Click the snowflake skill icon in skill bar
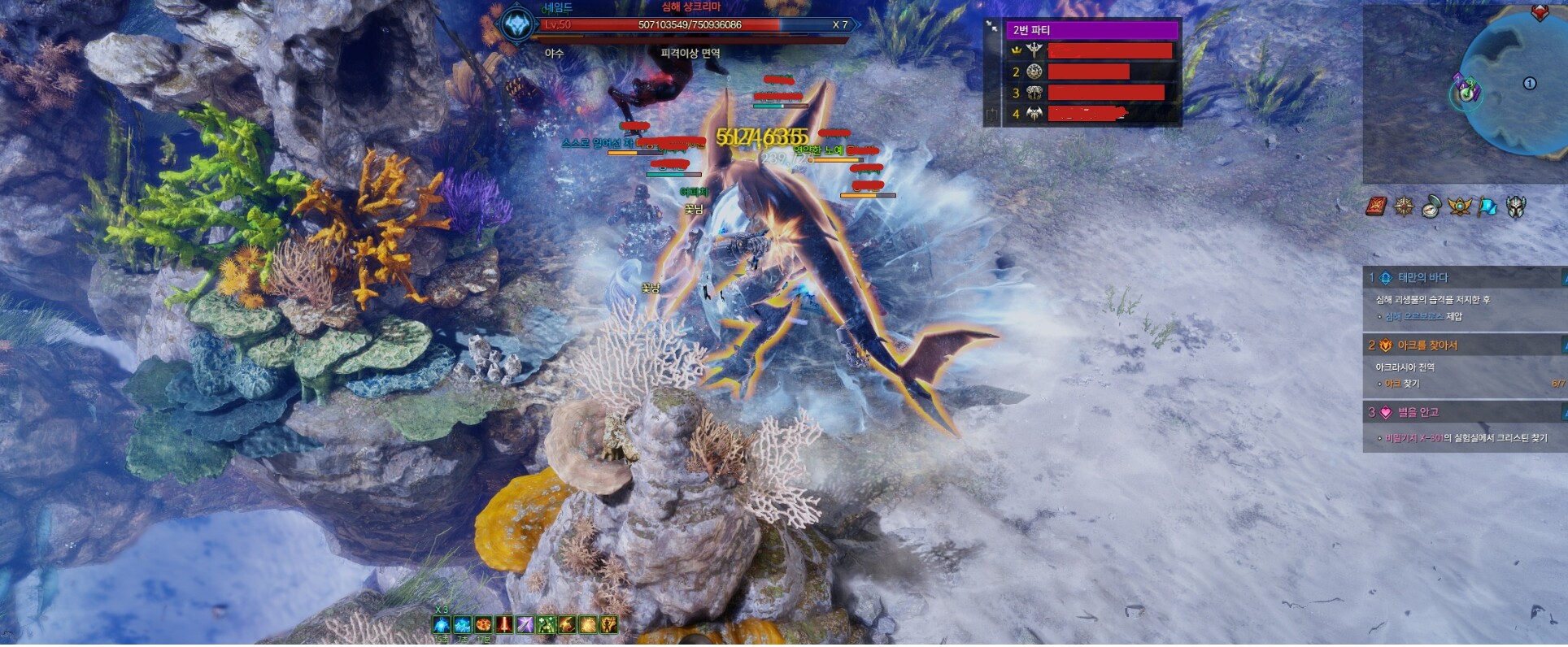Screen dimensions: 1568x647 [x=461, y=625]
